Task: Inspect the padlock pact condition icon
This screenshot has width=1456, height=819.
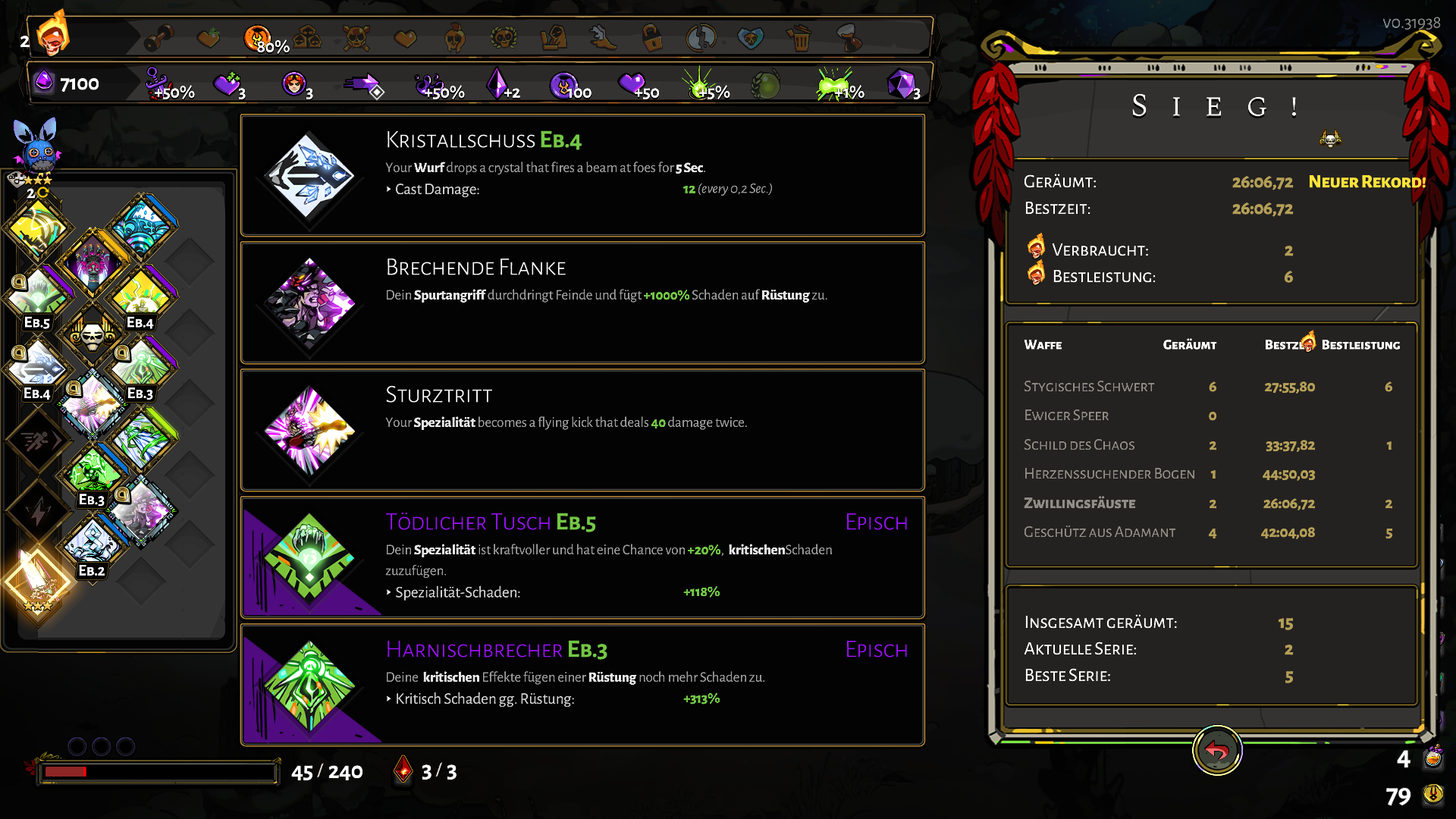Action: pos(651,36)
